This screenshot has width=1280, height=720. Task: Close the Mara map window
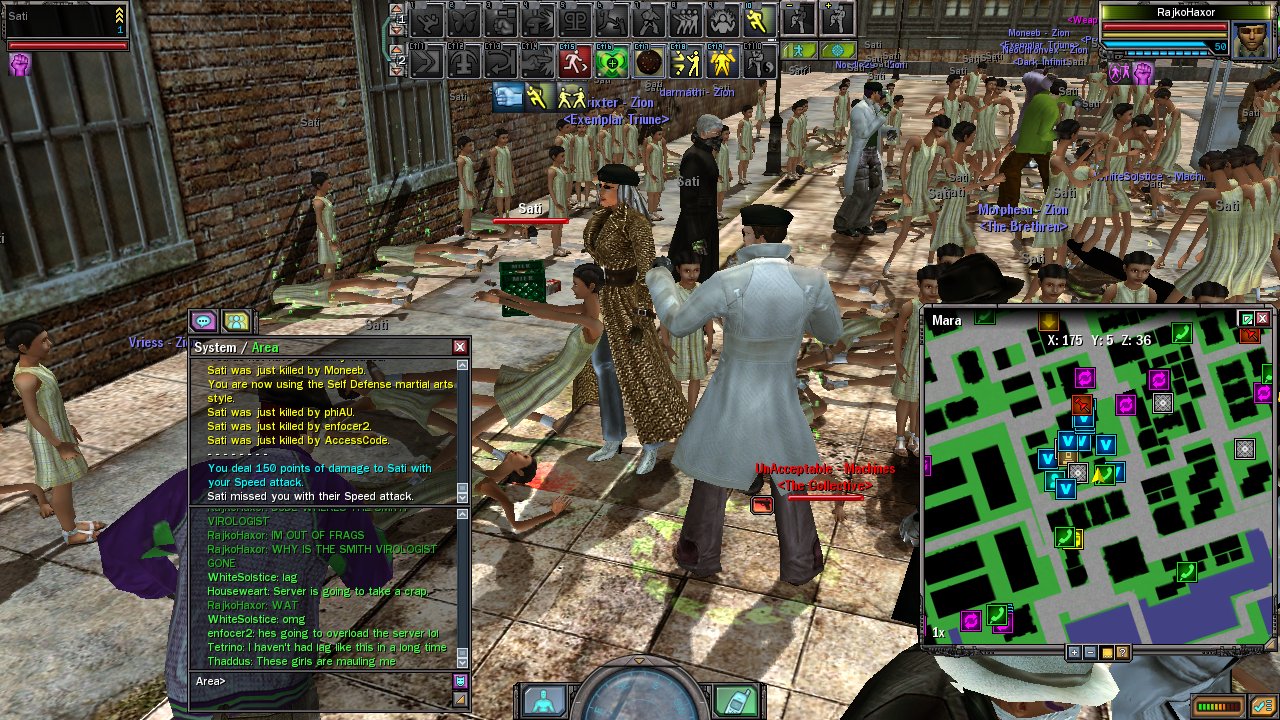1263,319
